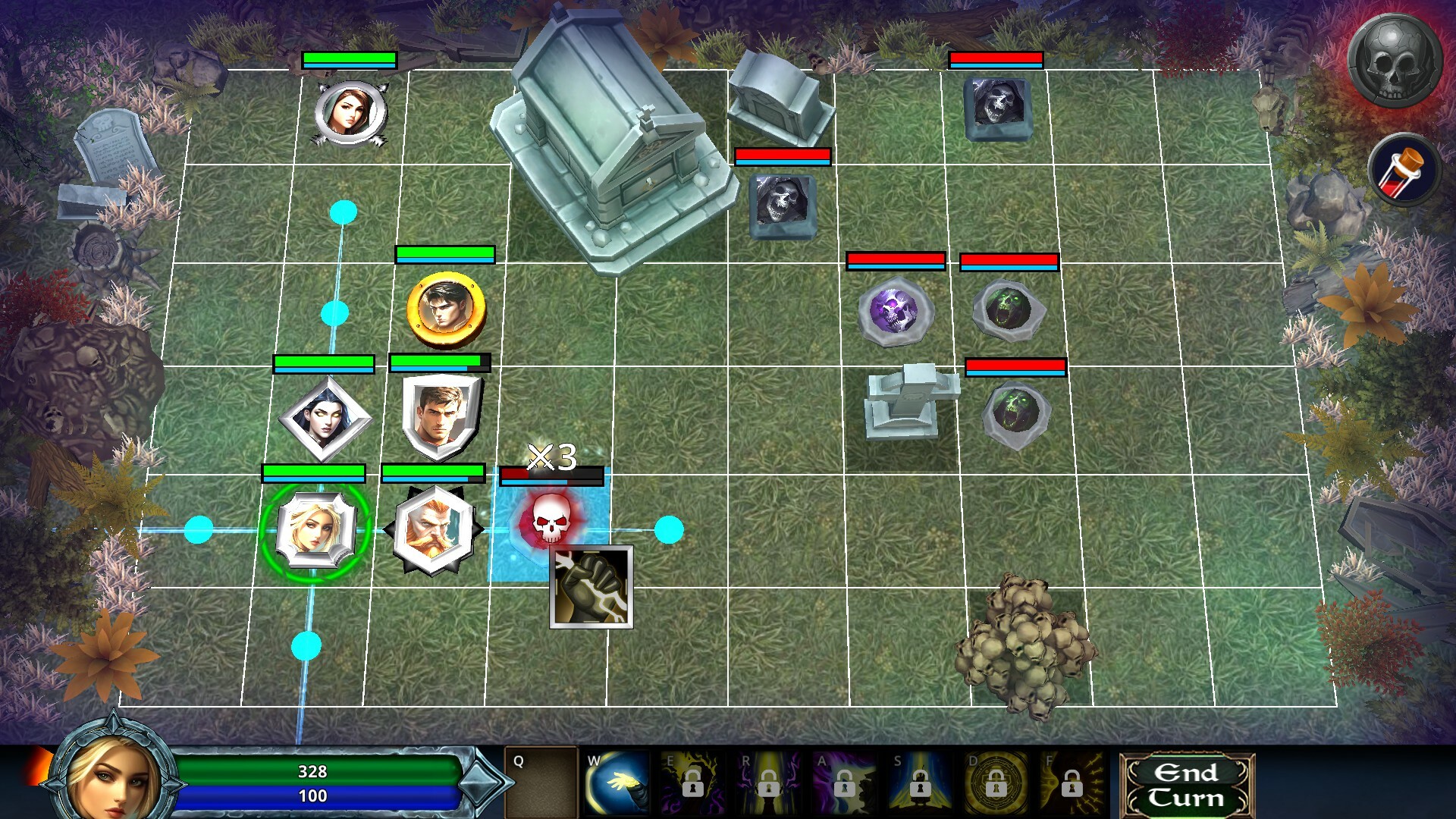
Task: Select the purple skull enemy orb
Action: (x=895, y=312)
